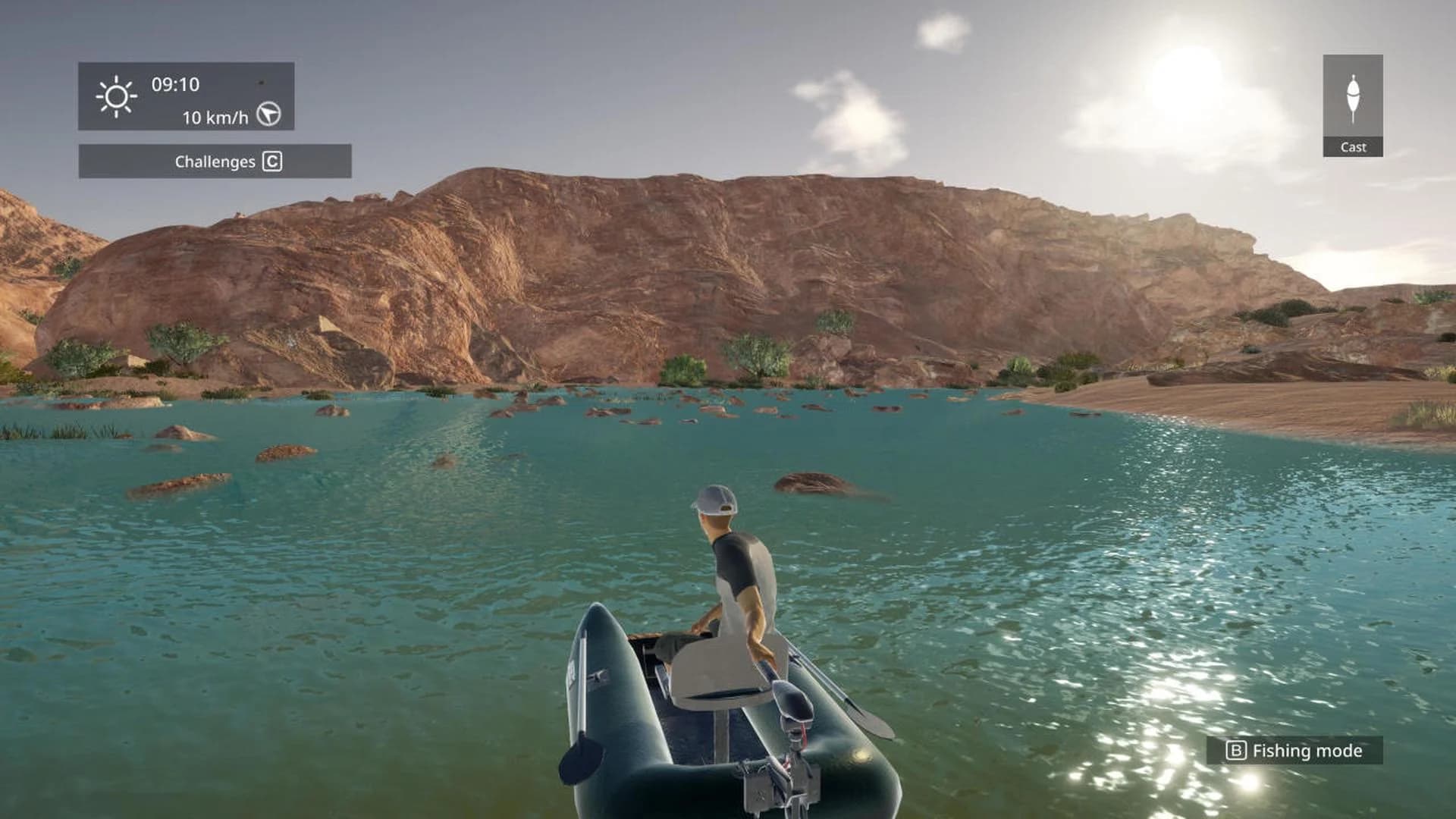Click the Cast label under the float icon

(1354, 147)
